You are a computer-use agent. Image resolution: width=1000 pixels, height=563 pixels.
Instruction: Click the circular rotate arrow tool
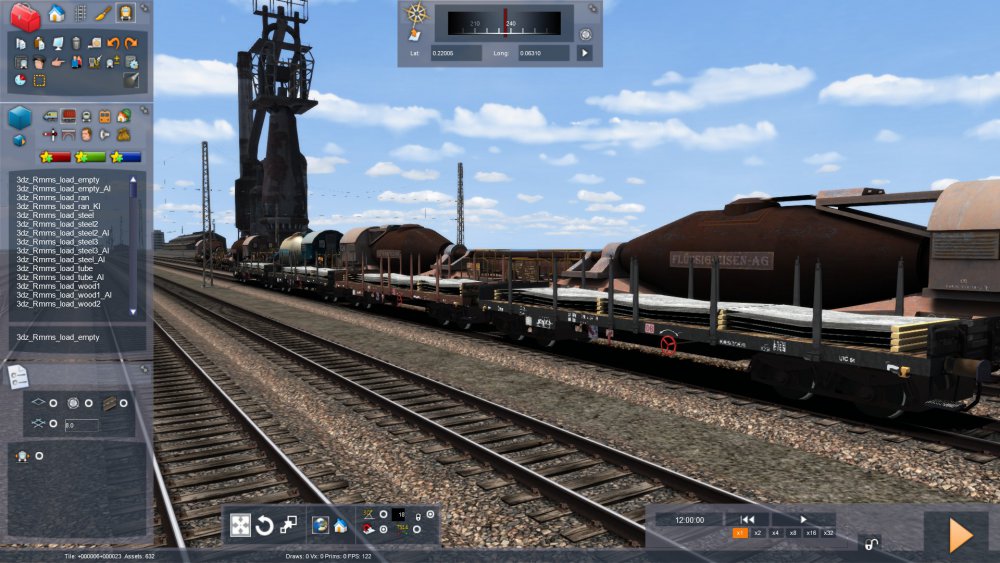(x=265, y=526)
